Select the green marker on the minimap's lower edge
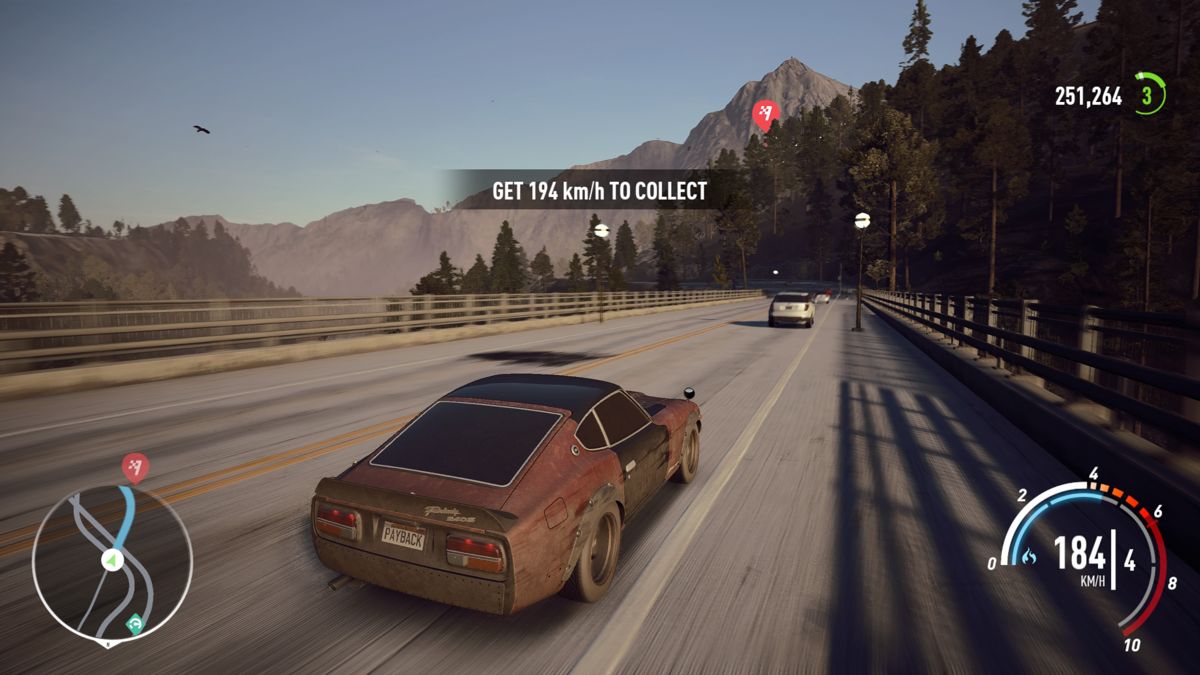 click(134, 625)
